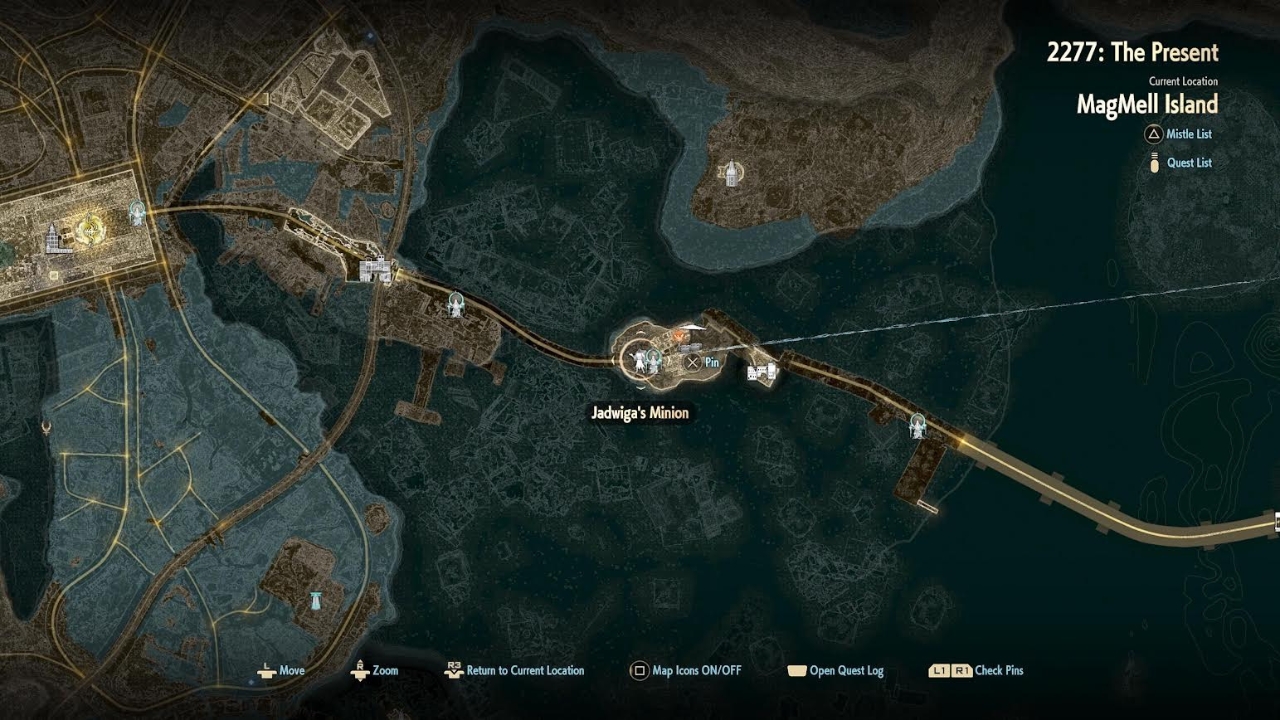
Task: Open Quest Log from the bottom bar
Action: coord(835,671)
